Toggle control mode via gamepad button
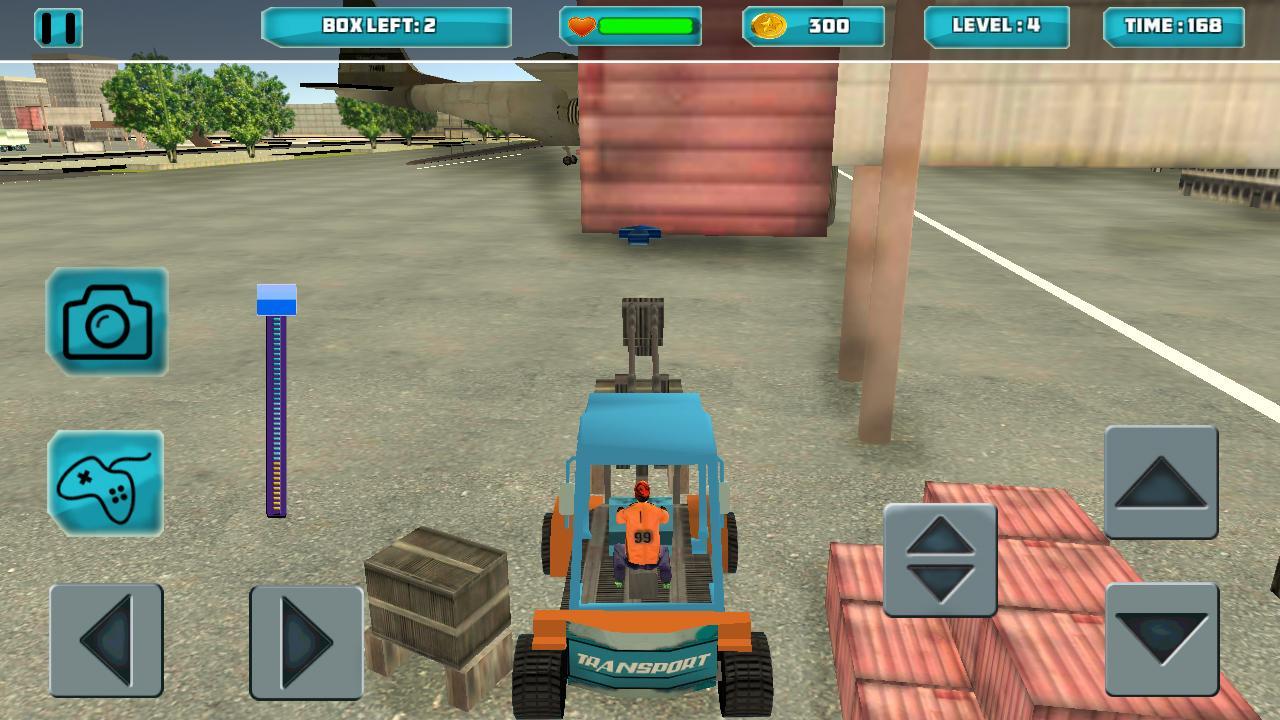1280x720 pixels. pyautogui.click(x=107, y=487)
